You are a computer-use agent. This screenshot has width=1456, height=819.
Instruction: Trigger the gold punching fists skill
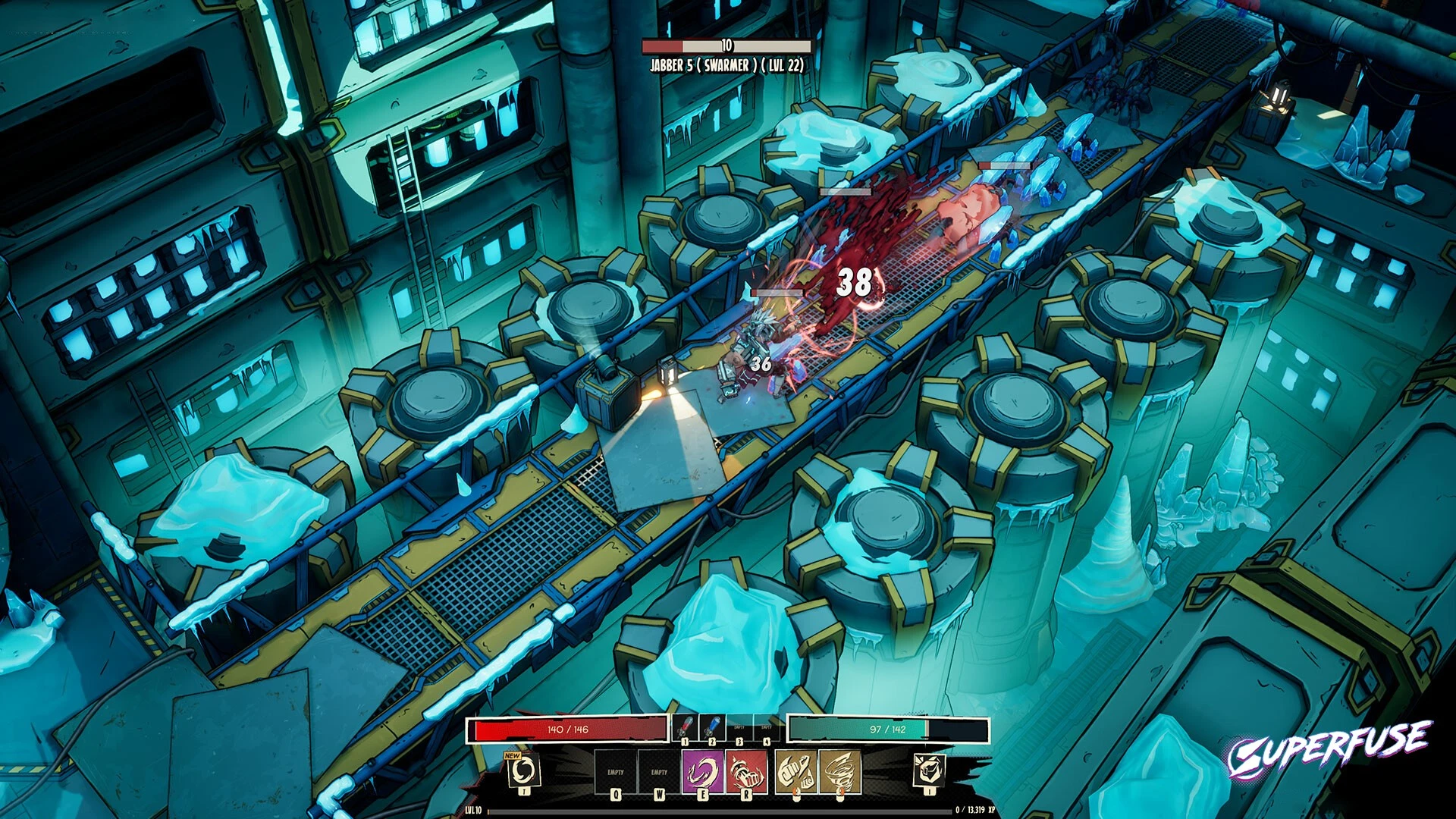[x=795, y=772]
